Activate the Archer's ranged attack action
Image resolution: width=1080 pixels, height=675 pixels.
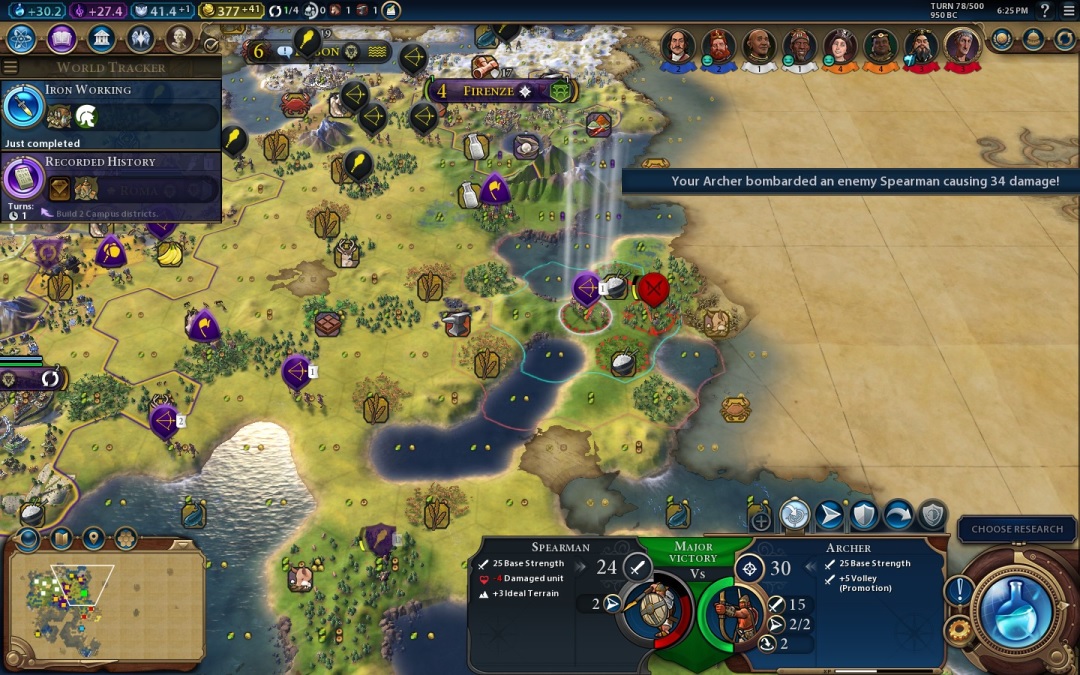pyautogui.click(x=795, y=515)
